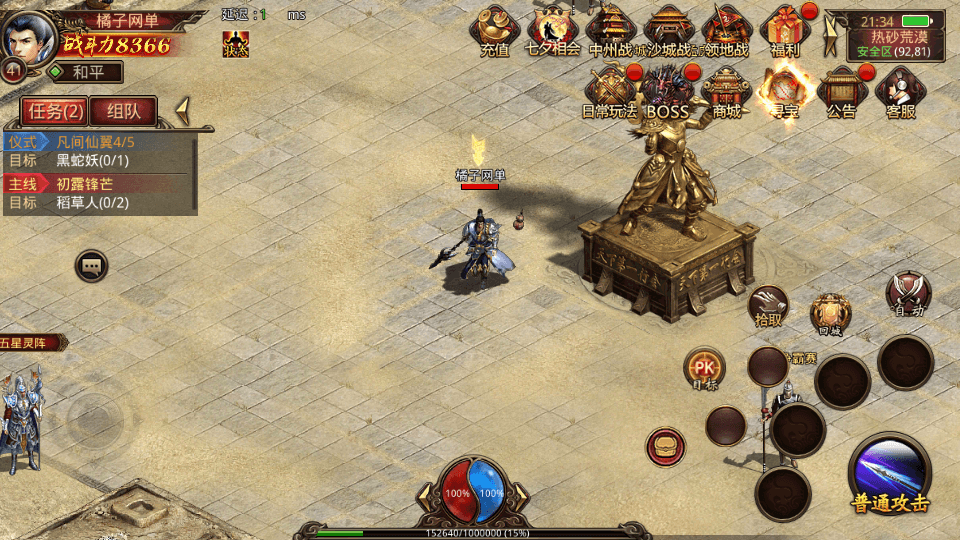Open the 七夕相会 event icon
The width and height of the screenshot is (960, 540).
pos(552,30)
